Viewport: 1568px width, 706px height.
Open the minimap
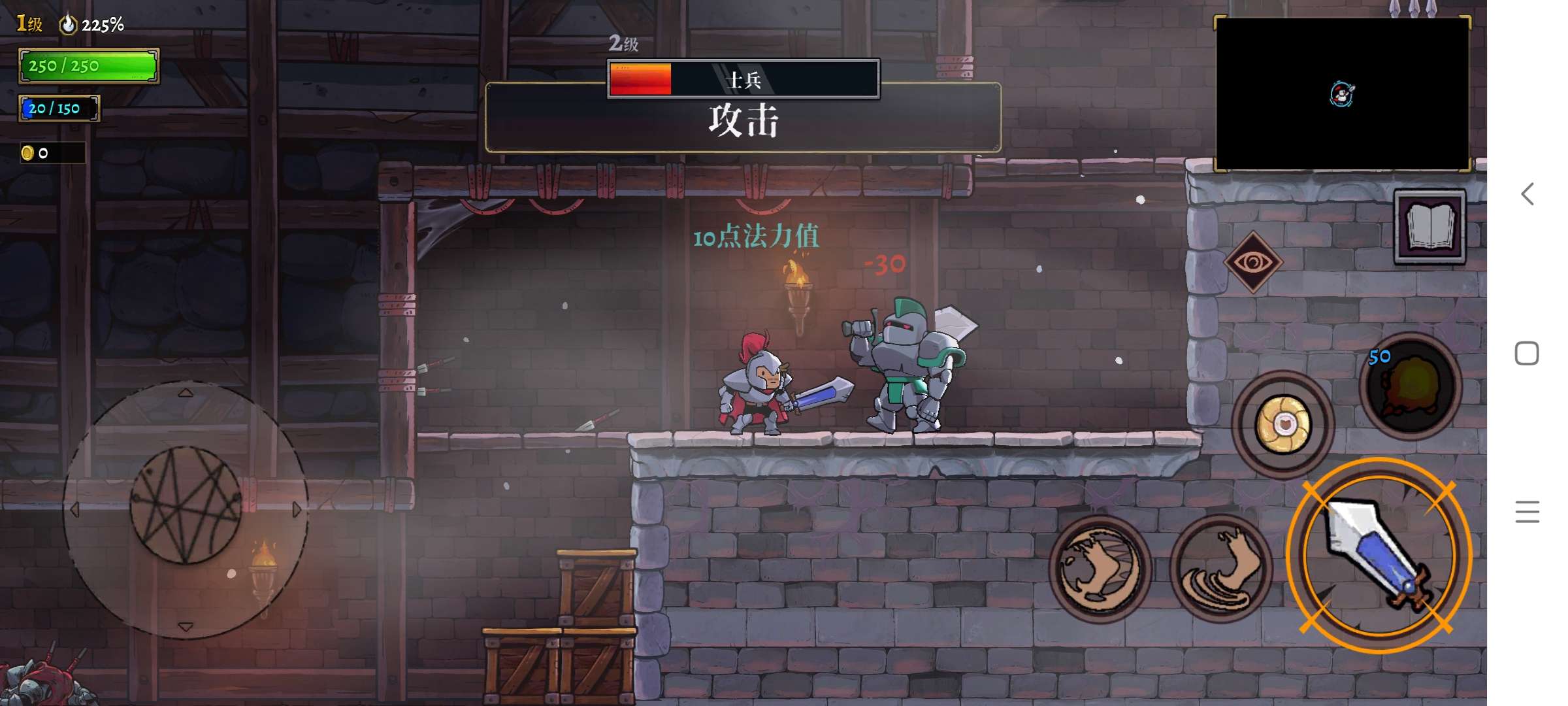point(1342,94)
